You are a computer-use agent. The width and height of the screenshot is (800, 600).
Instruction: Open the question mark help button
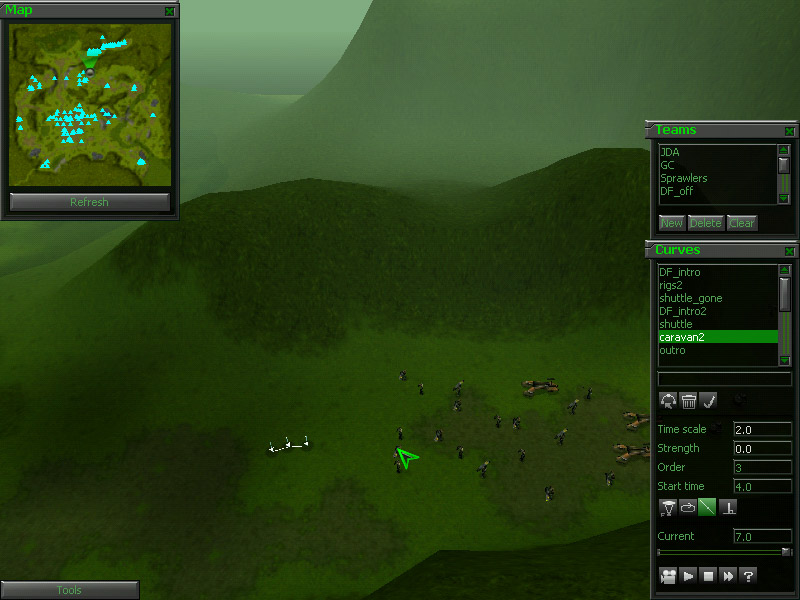point(747,575)
